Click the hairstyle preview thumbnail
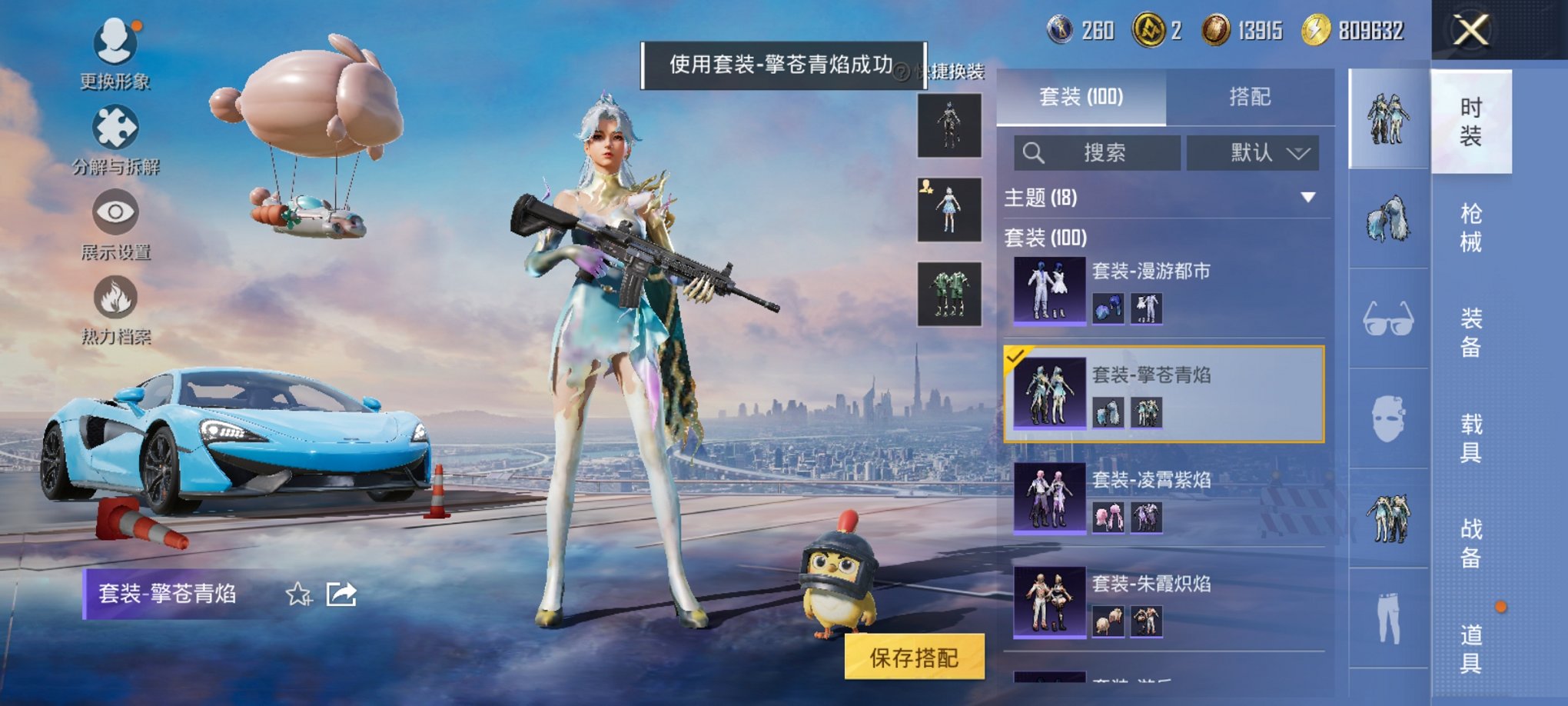Screen dimensions: 1568x706 click(1387, 218)
